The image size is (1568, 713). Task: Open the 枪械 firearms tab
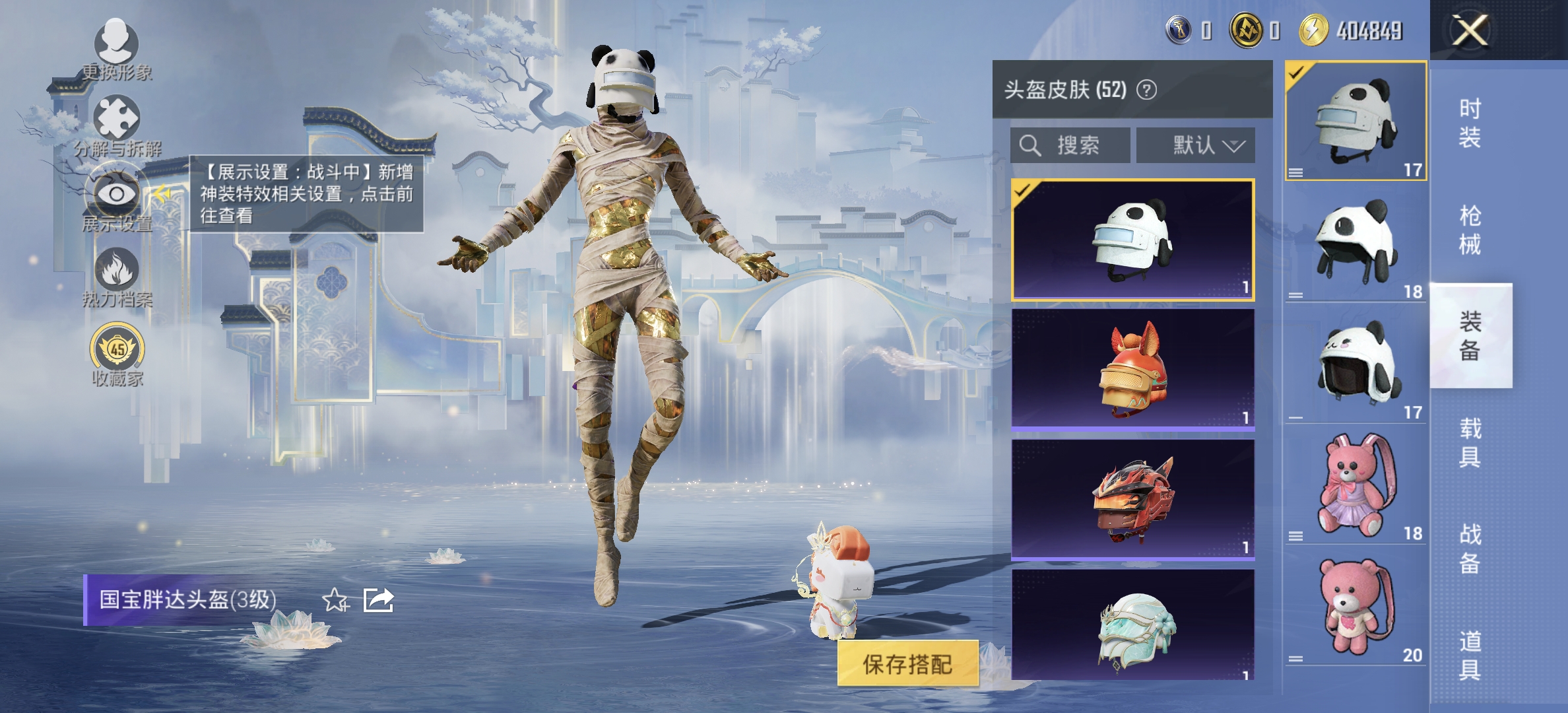click(x=1470, y=230)
